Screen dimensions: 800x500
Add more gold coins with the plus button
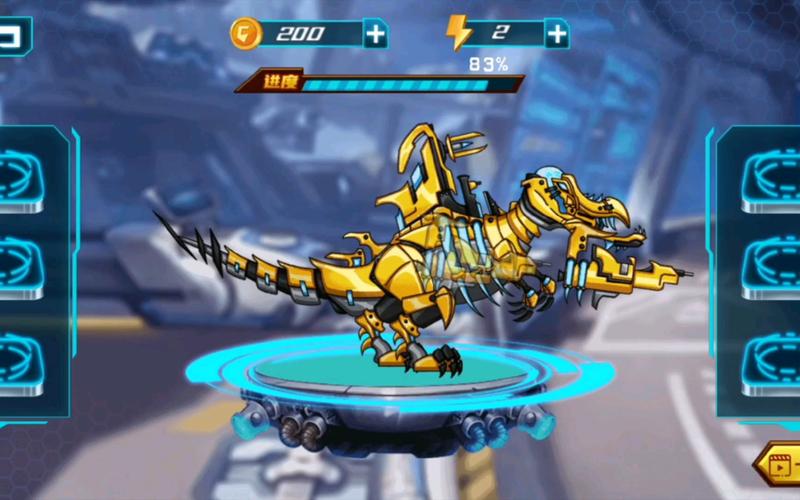point(375,34)
